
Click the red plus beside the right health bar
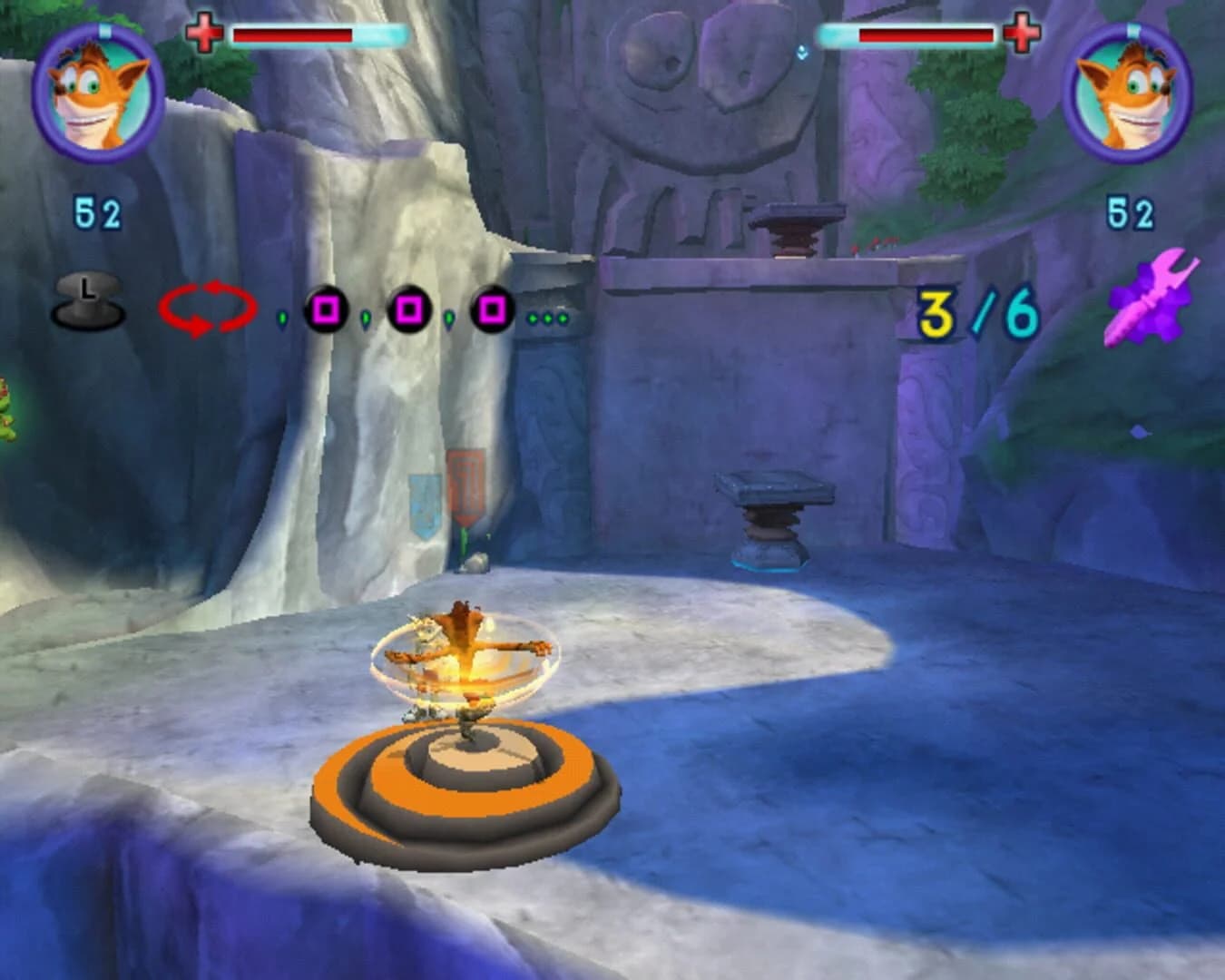[1017, 34]
